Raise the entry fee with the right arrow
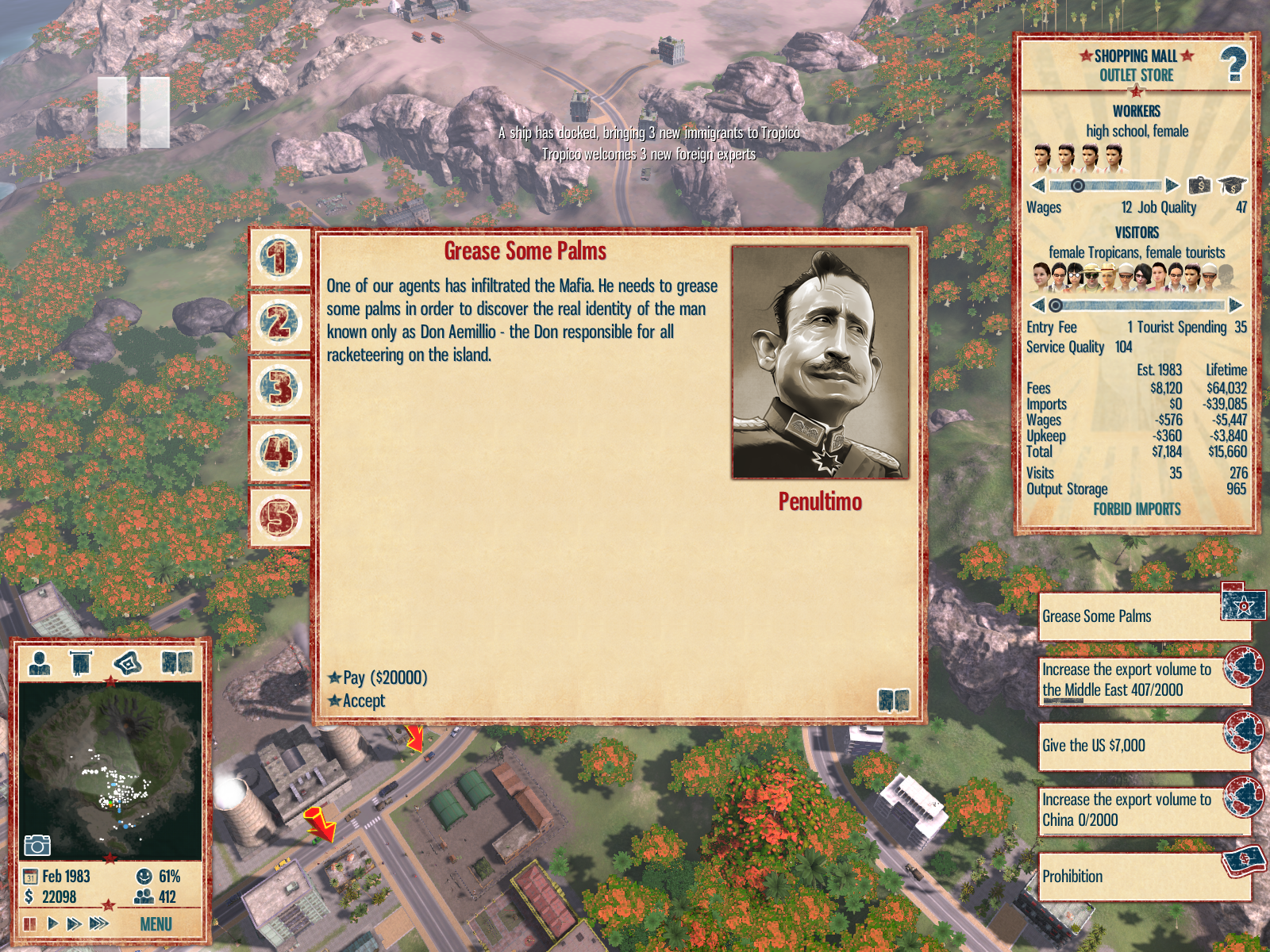This screenshot has height=952, width=1270. pos(1235,305)
